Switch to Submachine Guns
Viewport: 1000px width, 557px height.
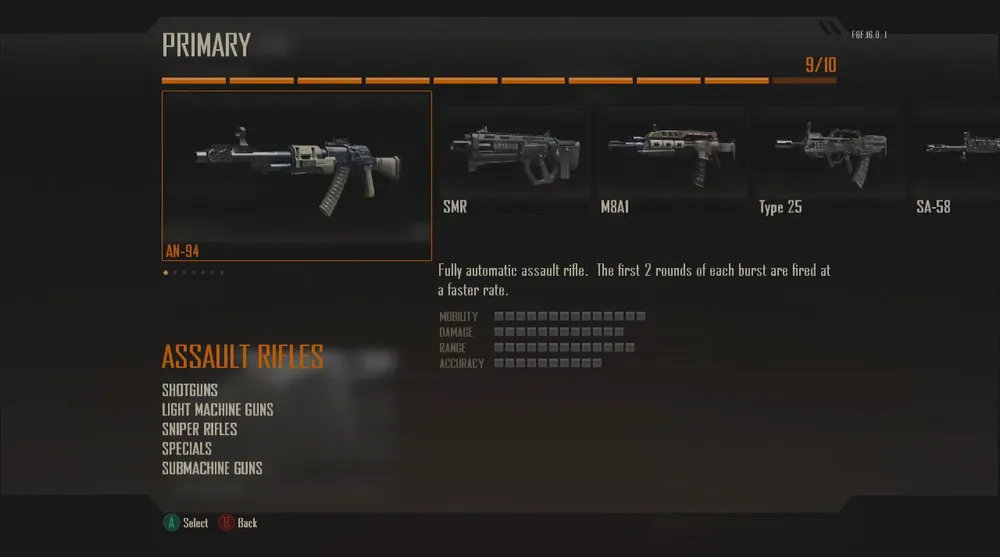coord(212,468)
